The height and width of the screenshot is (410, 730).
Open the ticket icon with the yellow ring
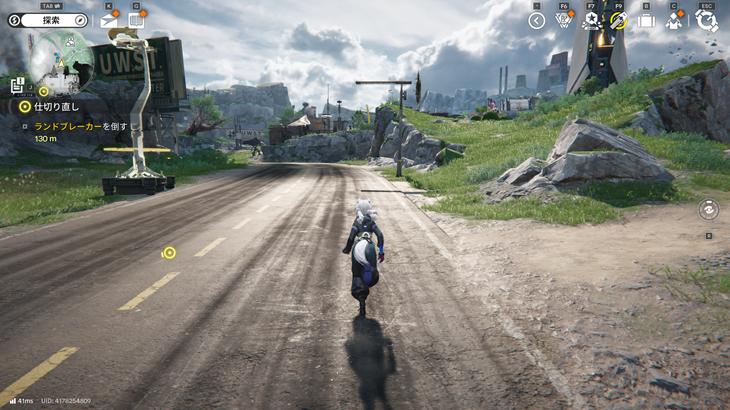[x=619, y=20]
